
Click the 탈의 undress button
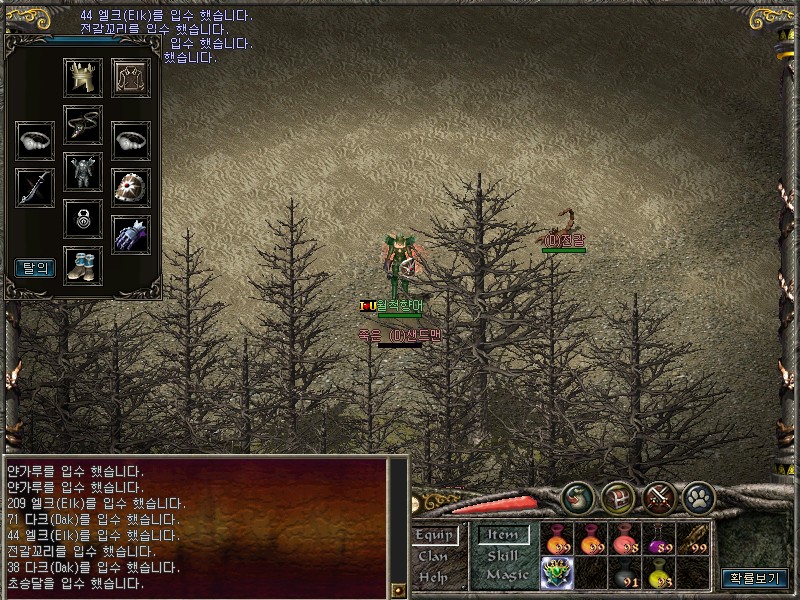[34, 267]
